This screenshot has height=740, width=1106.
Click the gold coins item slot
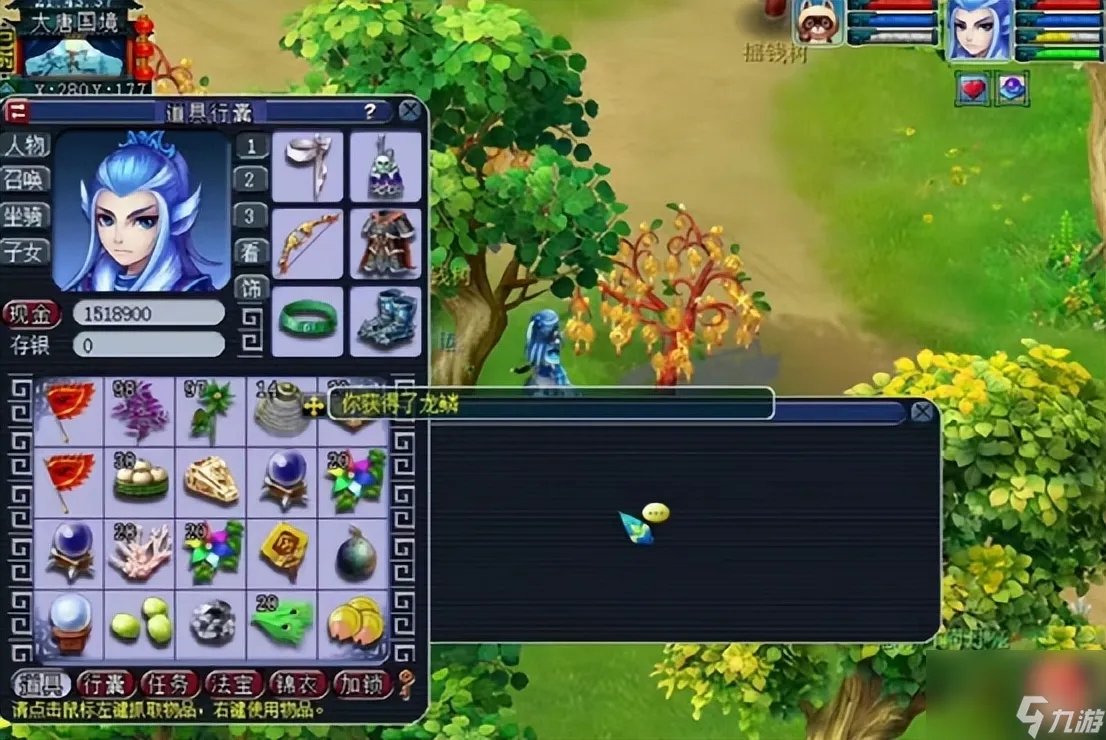pos(354,622)
